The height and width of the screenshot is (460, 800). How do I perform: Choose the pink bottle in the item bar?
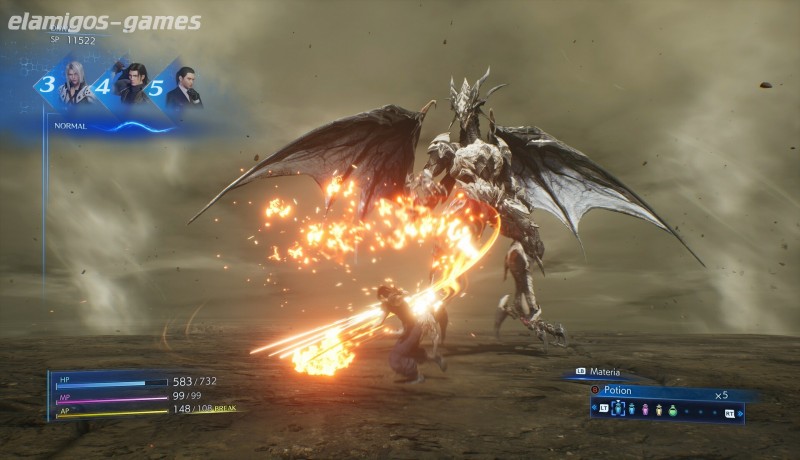[645, 410]
